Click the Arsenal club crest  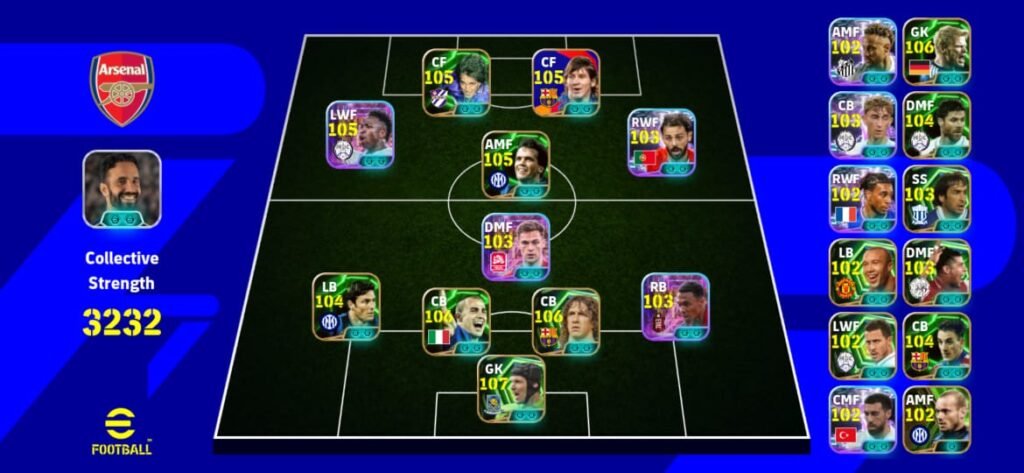(122, 88)
